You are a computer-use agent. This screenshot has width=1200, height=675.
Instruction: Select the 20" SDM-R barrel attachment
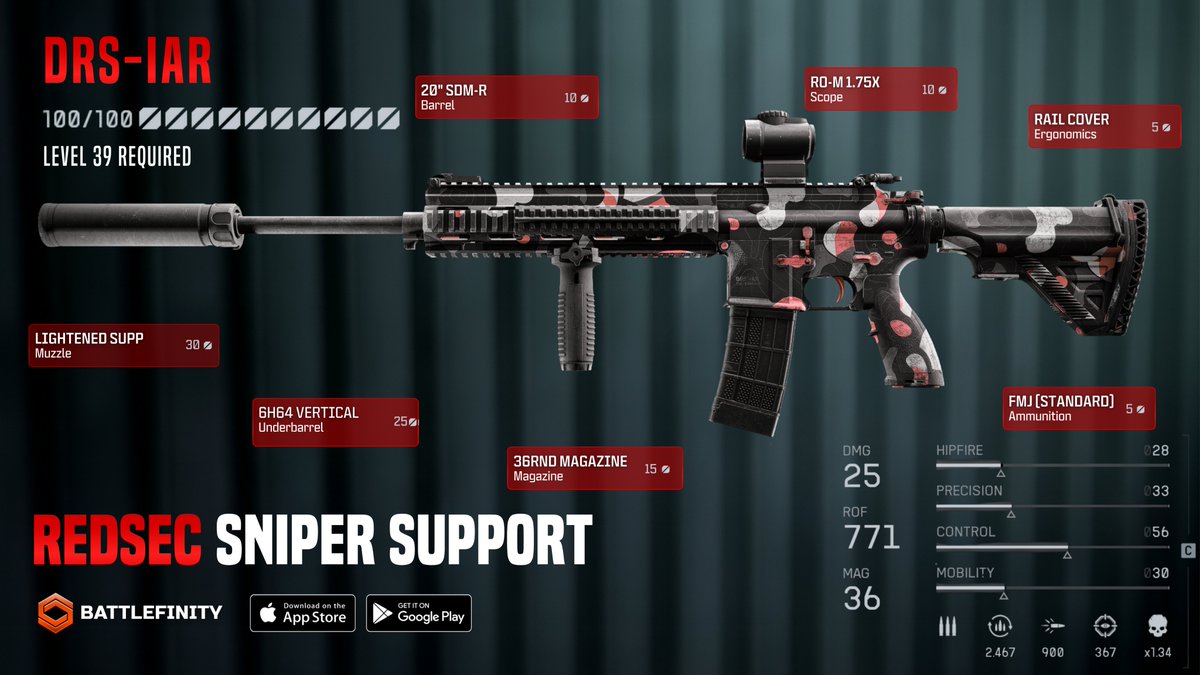click(x=505, y=97)
